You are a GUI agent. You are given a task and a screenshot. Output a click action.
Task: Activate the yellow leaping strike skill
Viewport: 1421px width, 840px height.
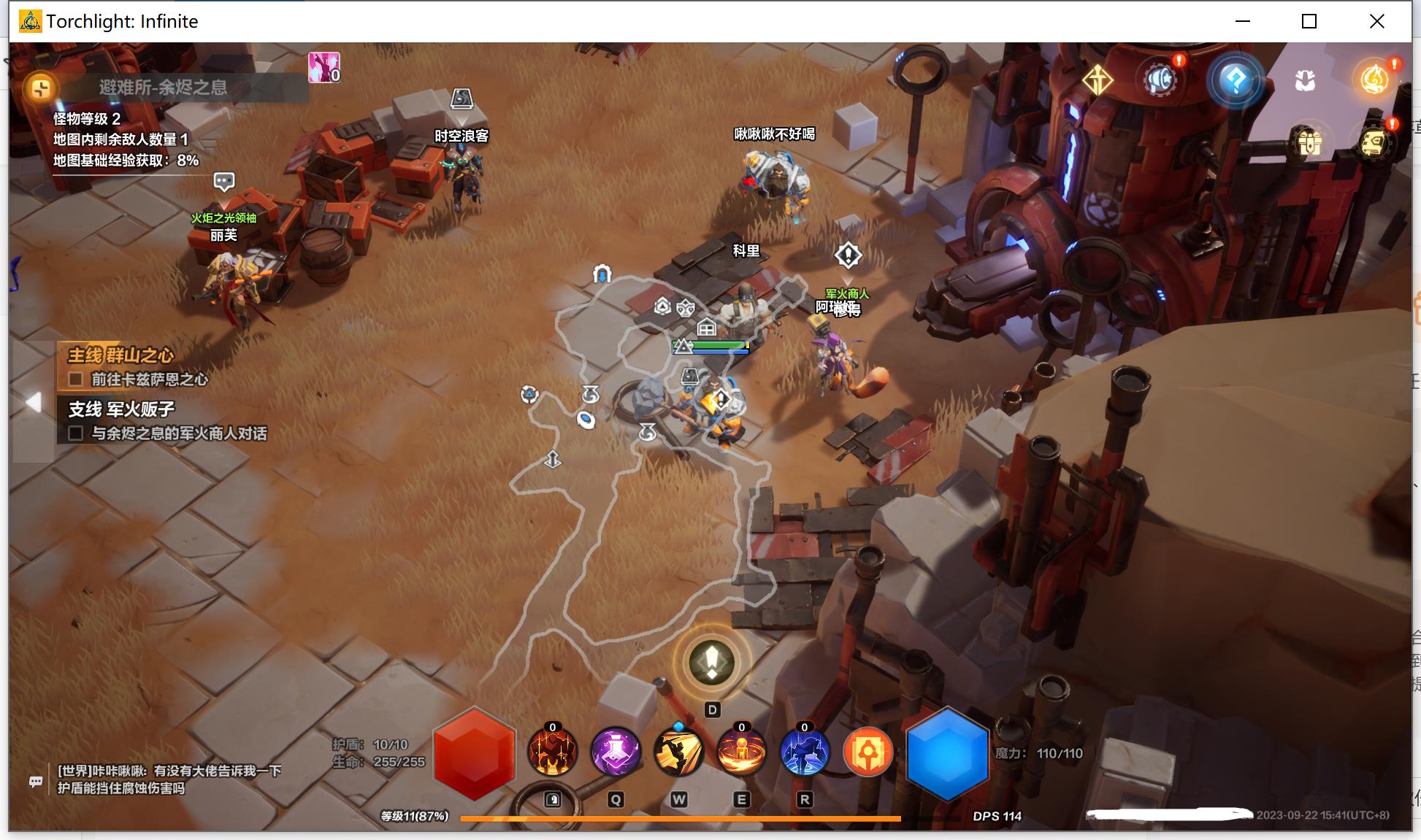(x=678, y=752)
